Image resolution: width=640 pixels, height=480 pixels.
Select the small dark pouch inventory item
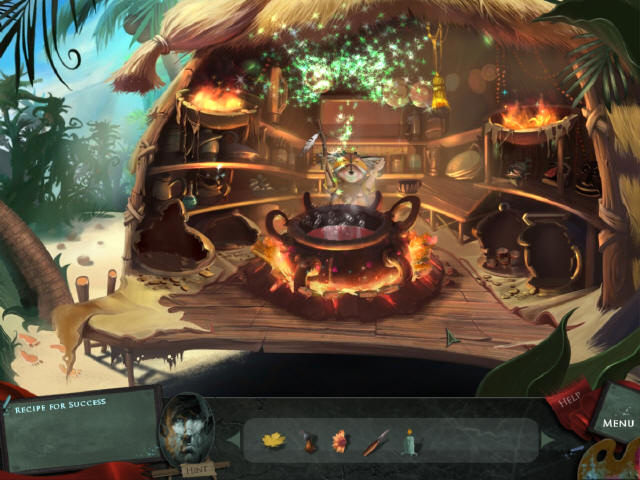(x=307, y=441)
